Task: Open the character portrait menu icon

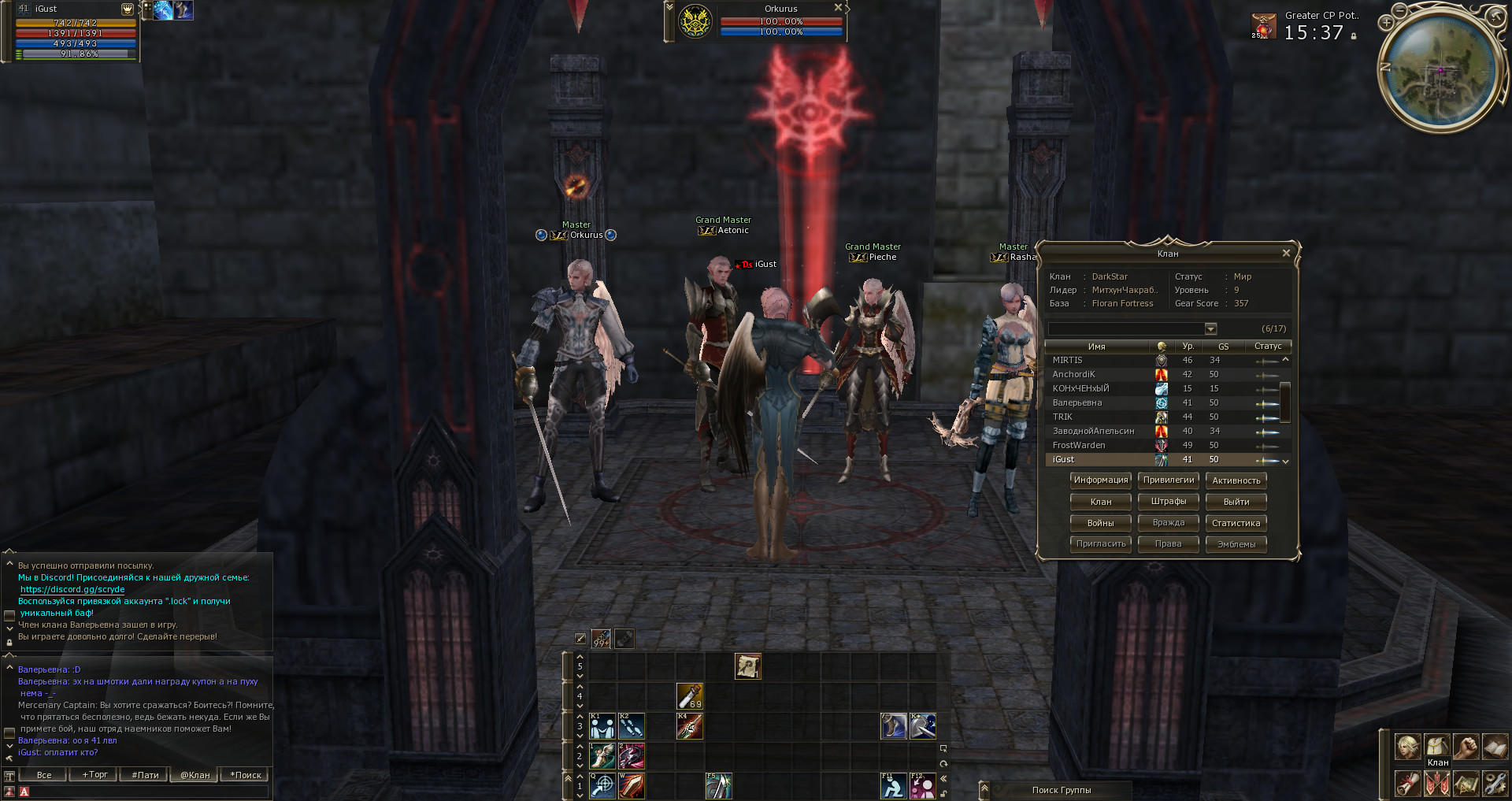Action: (x=1407, y=745)
